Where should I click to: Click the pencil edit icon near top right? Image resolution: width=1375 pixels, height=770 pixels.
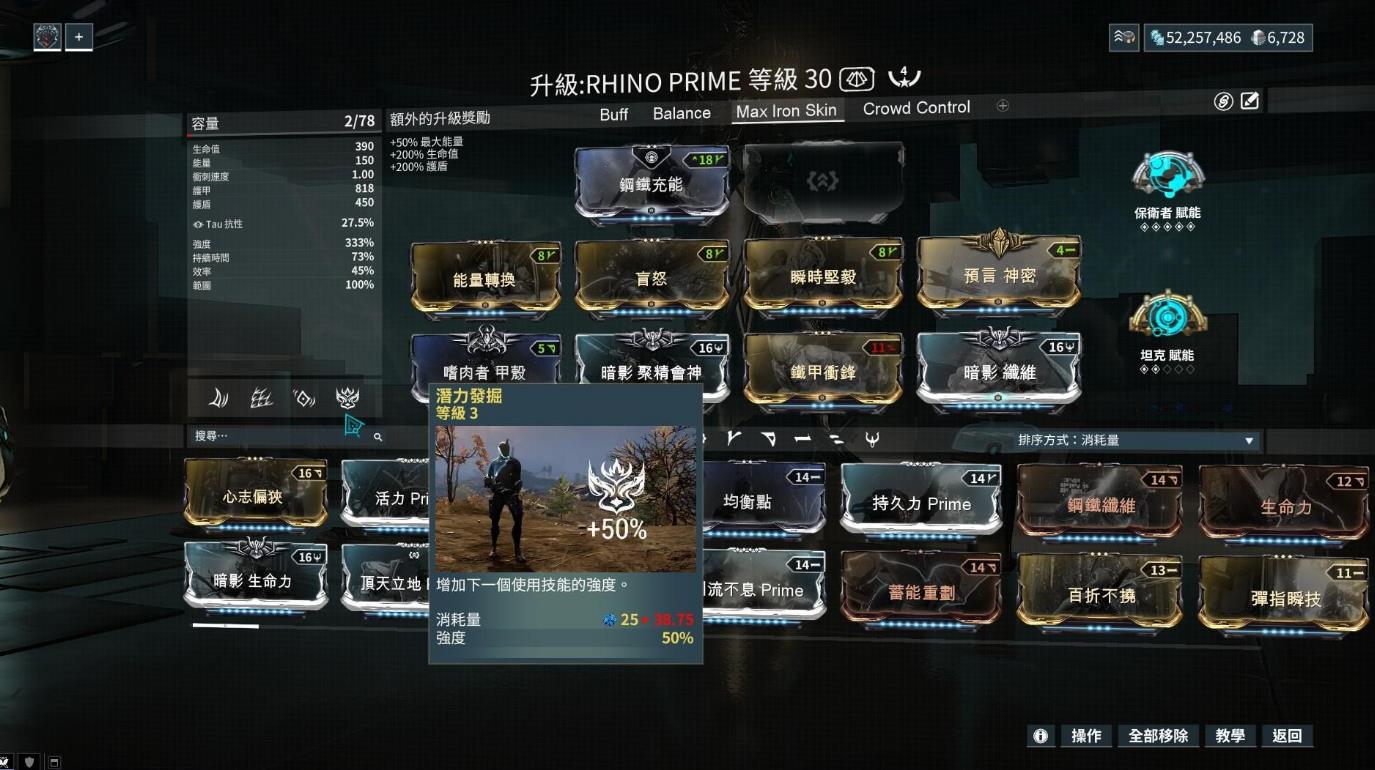click(1248, 101)
